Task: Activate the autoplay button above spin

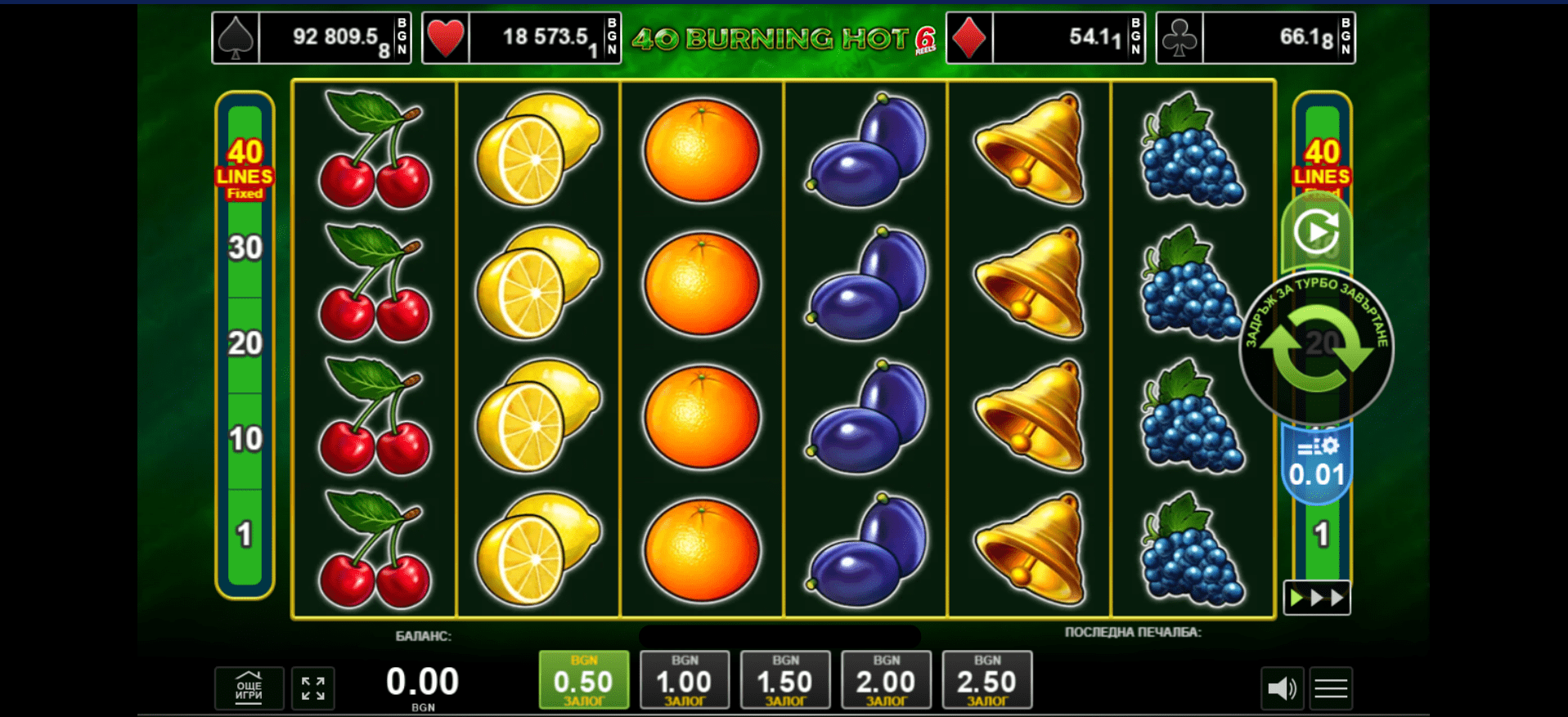Action: (x=1316, y=232)
